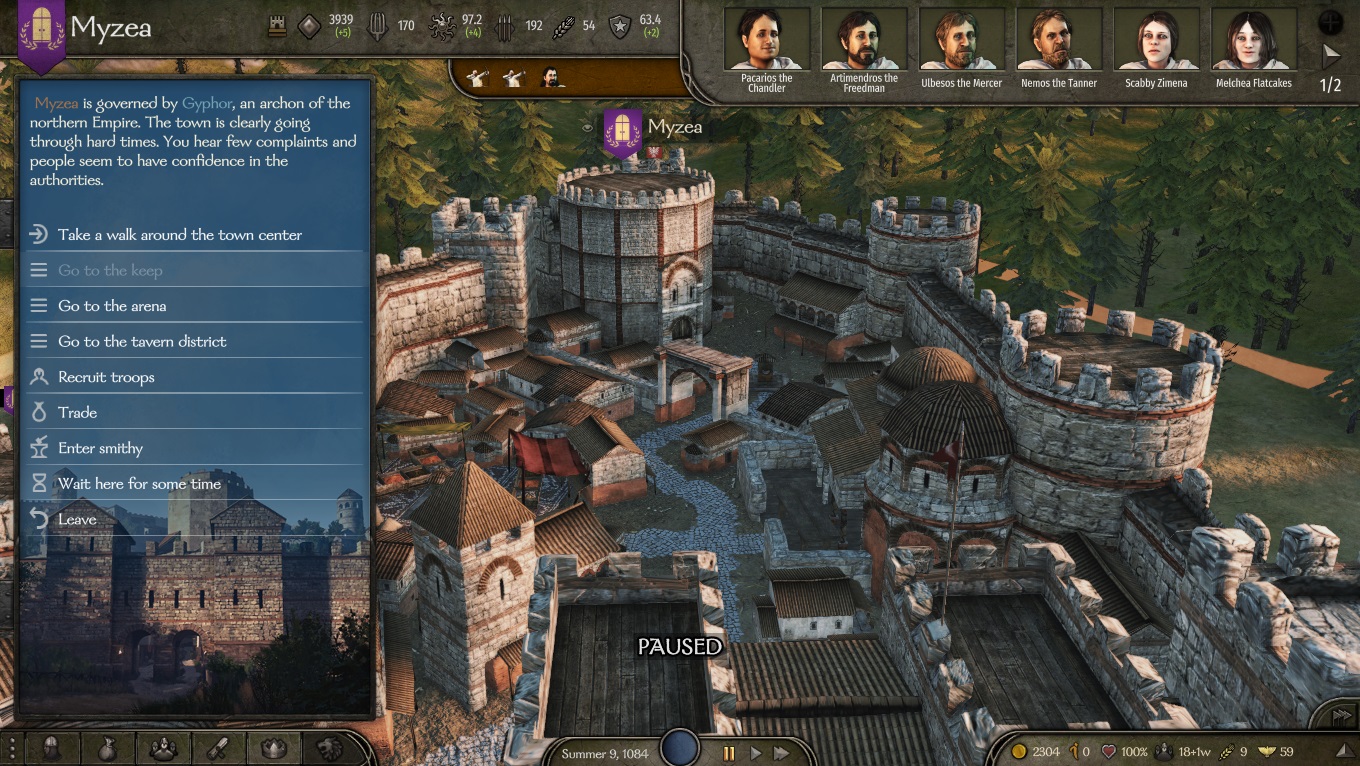The image size is (1360, 766).
Task: Open the Trade option
Action: coord(77,413)
